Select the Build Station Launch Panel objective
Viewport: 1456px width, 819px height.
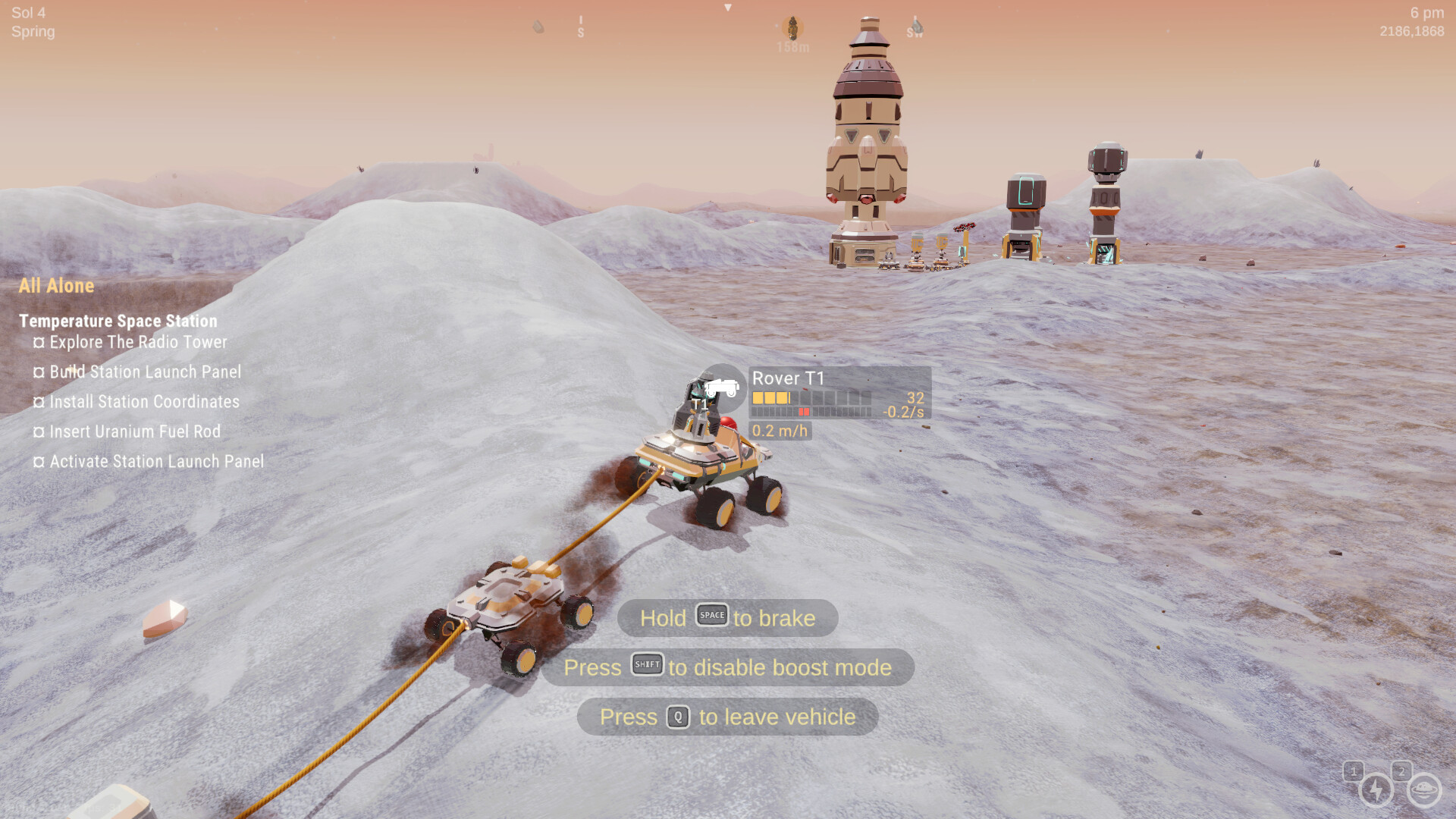point(145,372)
